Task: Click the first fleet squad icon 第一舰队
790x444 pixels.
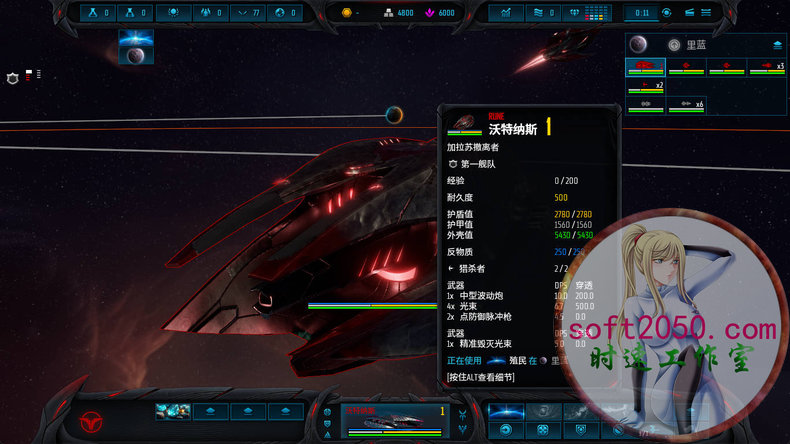Action: tap(453, 162)
